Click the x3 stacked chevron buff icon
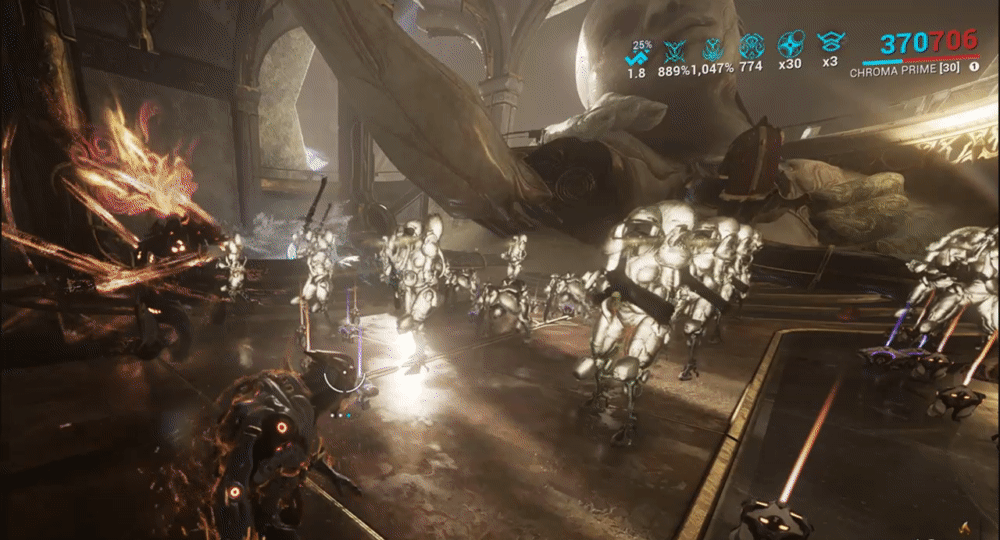1000x540 pixels. tap(829, 43)
